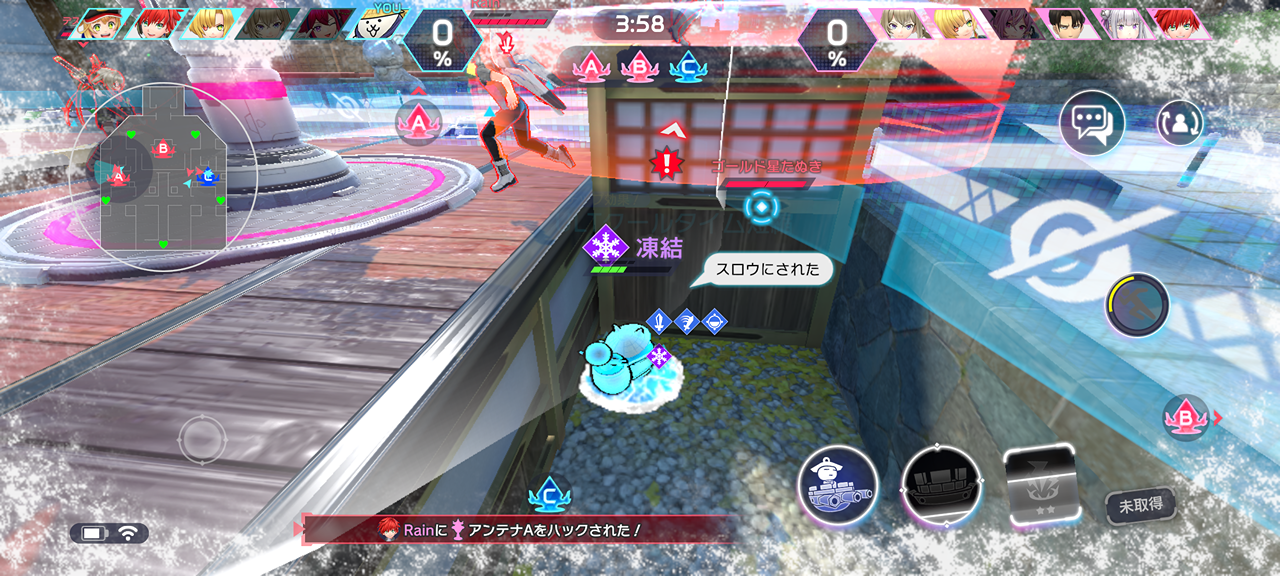The image size is (1280, 576).
Task: Select the lock-on target reticle
Action: point(761,208)
